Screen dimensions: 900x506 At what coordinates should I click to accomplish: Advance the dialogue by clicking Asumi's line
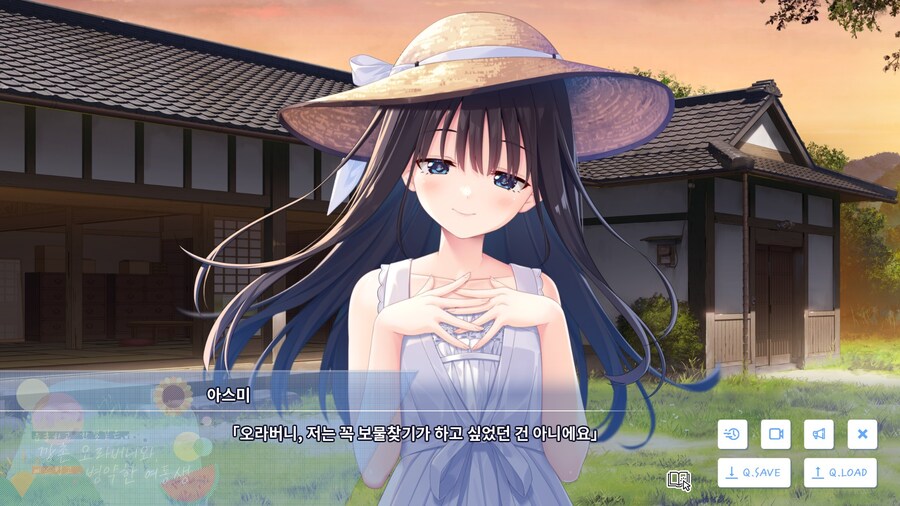(414, 435)
